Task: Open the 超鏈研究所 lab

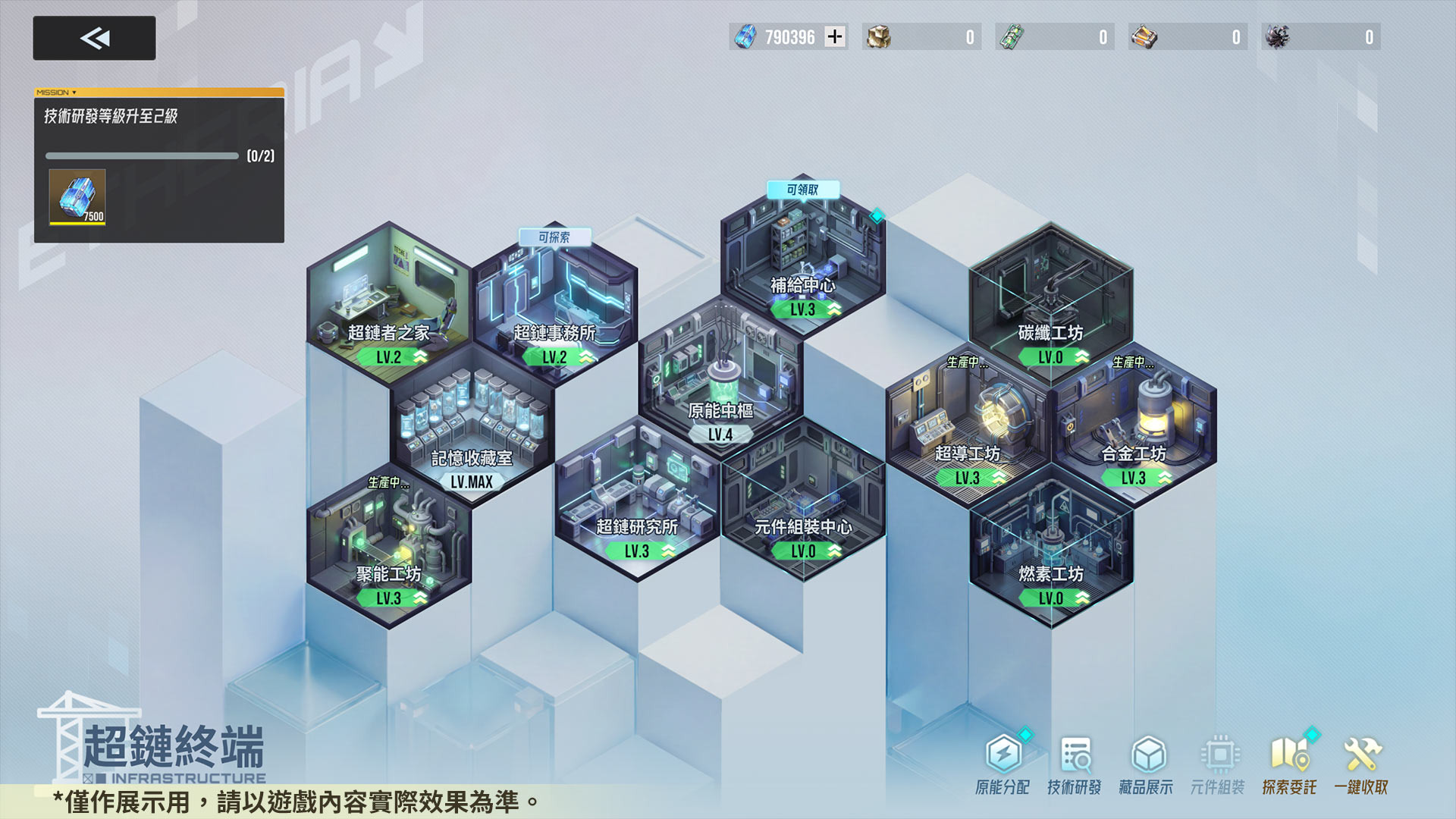Action: pyautogui.click(x=637, y=497)
